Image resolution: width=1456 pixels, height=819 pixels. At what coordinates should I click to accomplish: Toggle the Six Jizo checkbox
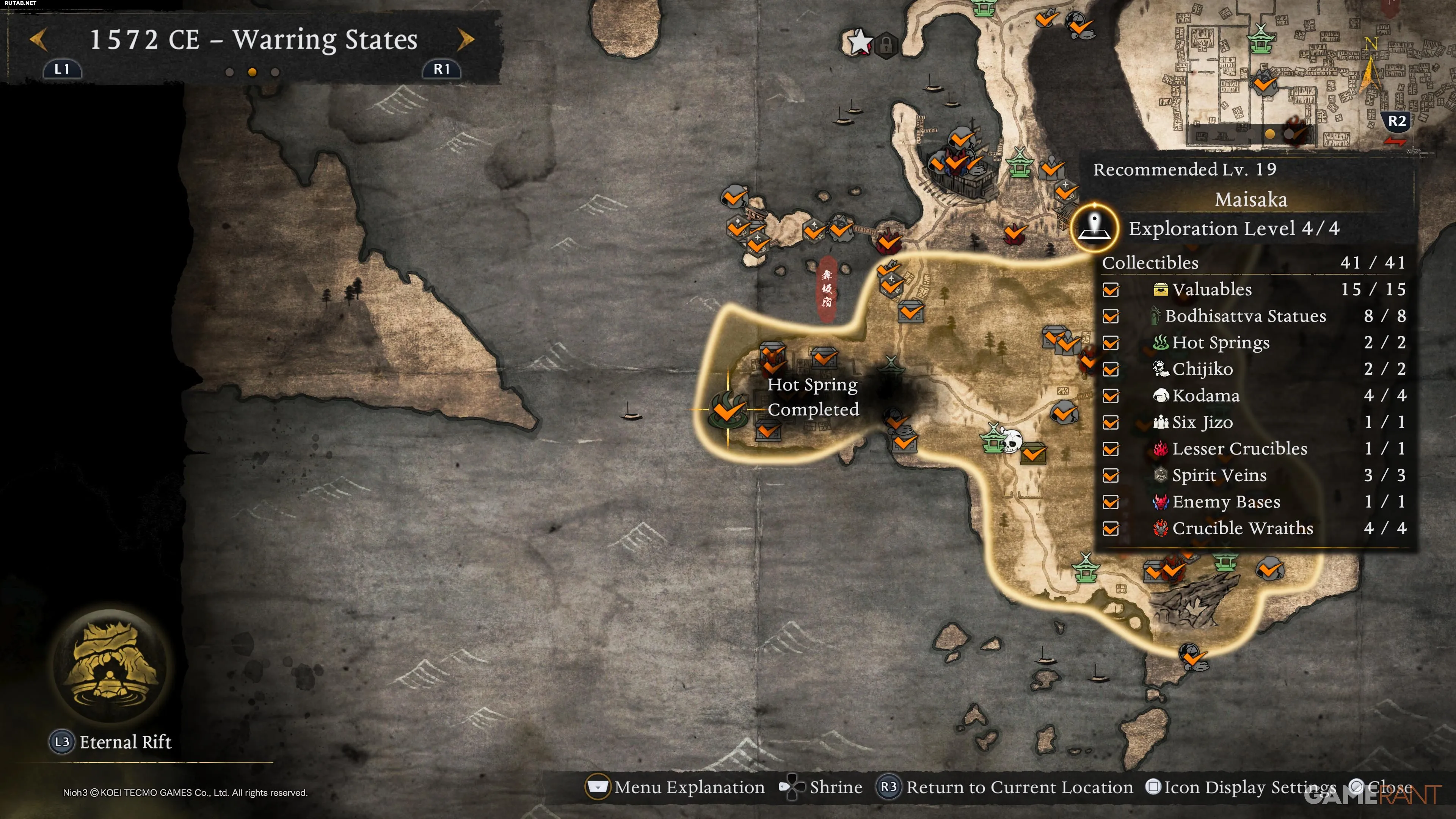point(1111,423)
